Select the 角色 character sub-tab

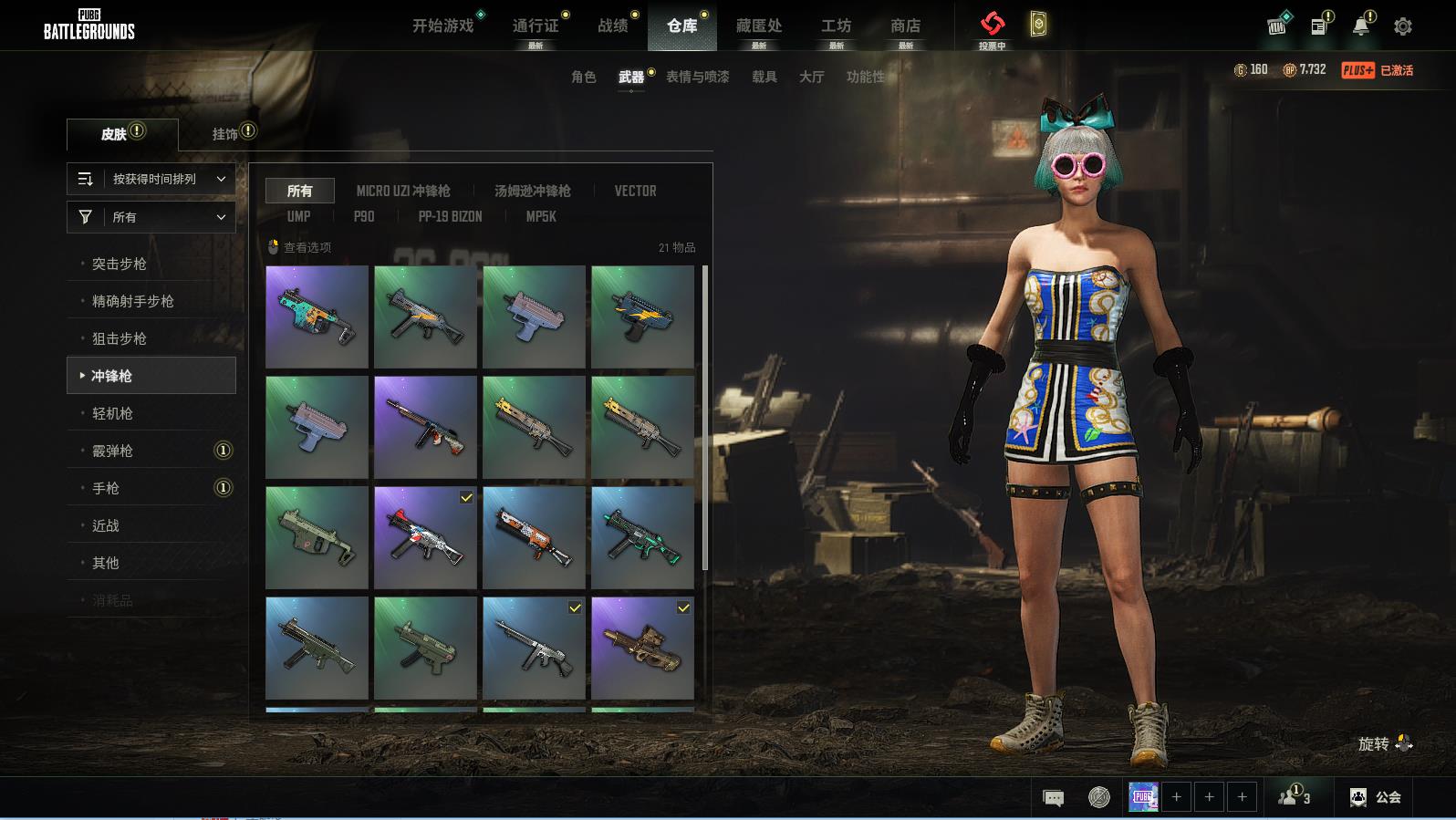tap(583, 77)
